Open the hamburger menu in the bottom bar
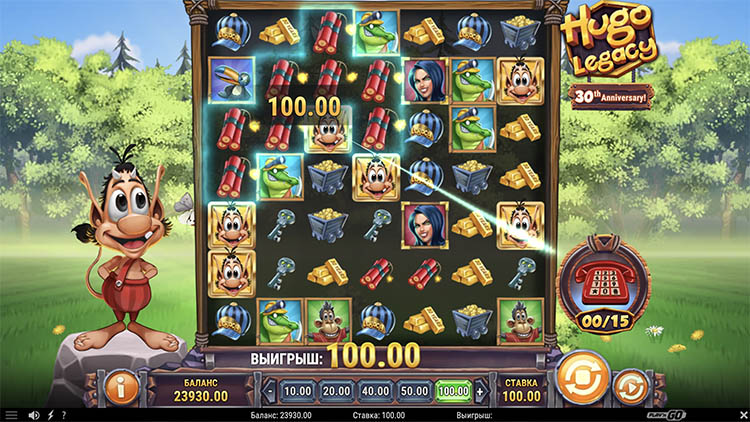Image resolution: width=750 pixels, height=422 pixels. click(x=11, y=415)
